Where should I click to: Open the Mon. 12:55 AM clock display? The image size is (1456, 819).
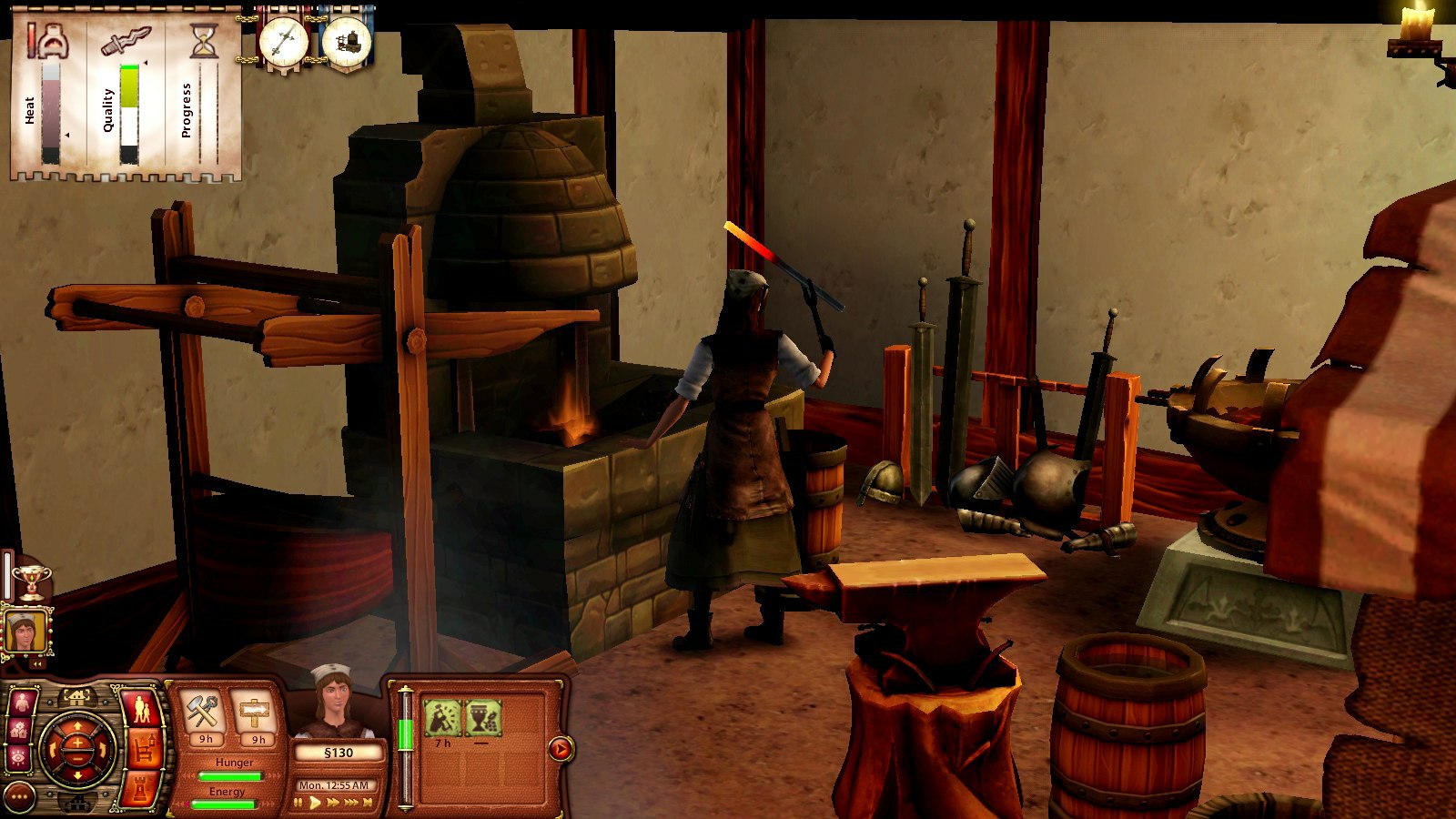335,784
